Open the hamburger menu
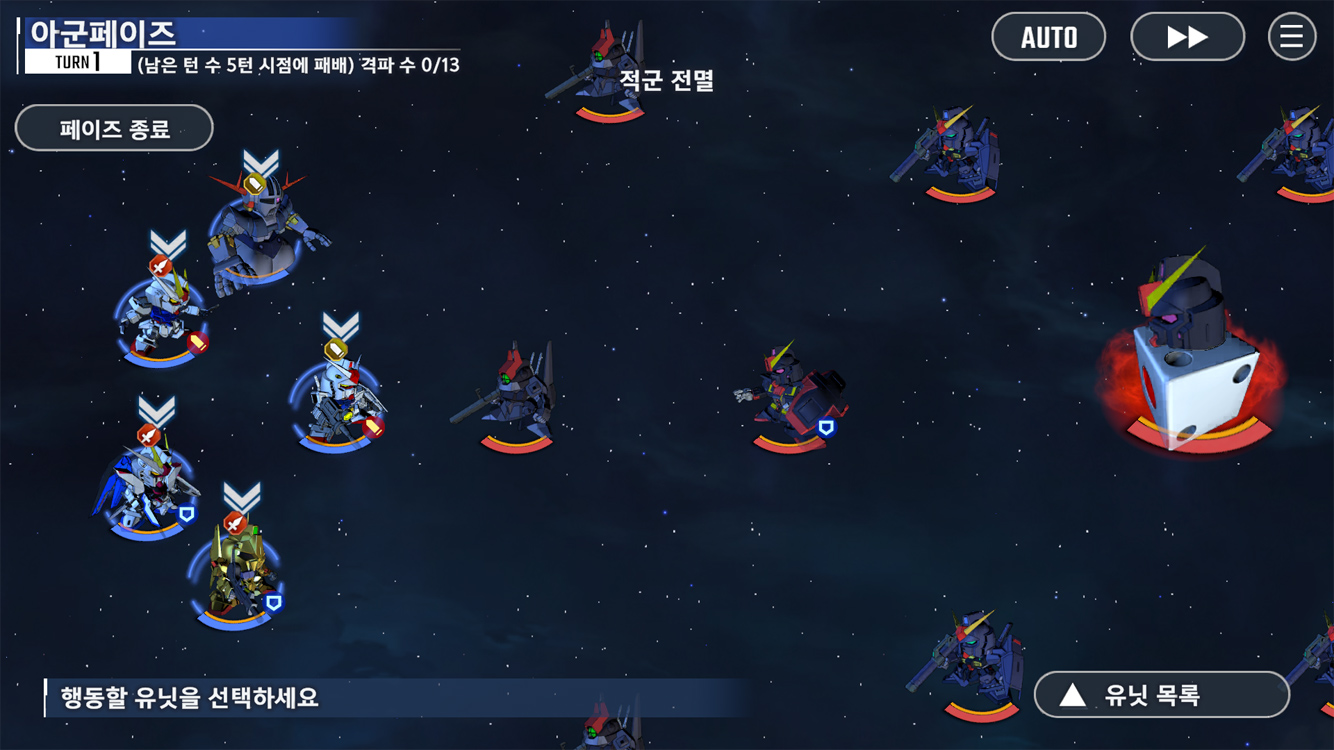Image resolution: width=1334 pixels, height=750 pixels. 1291,37
